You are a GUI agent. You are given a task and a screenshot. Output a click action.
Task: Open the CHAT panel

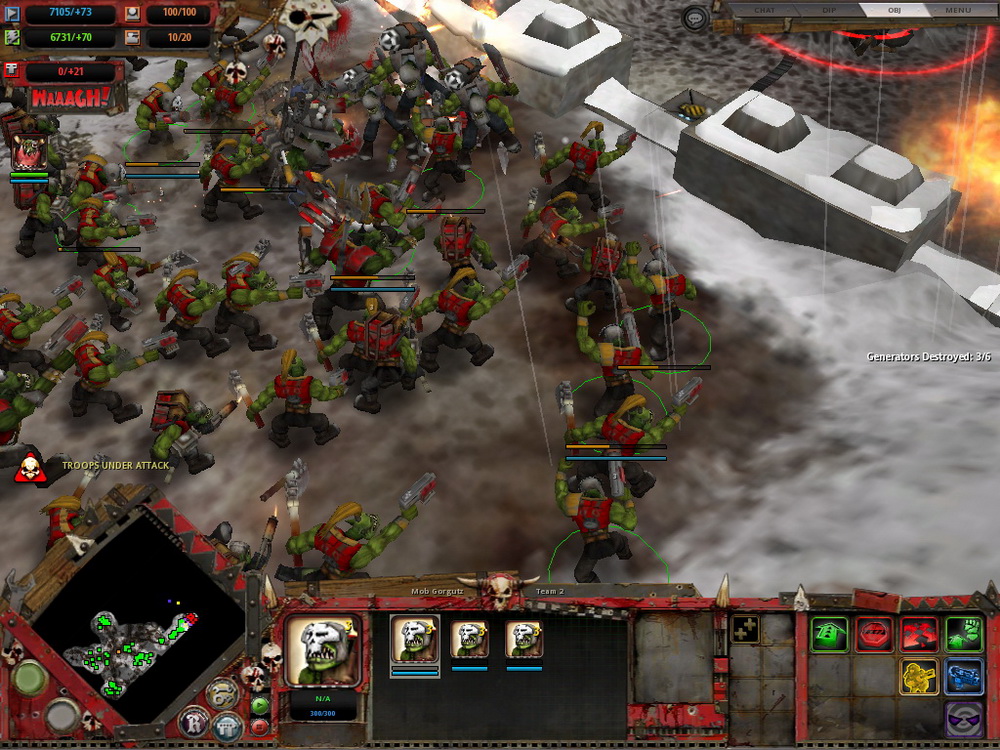point(764,10)
